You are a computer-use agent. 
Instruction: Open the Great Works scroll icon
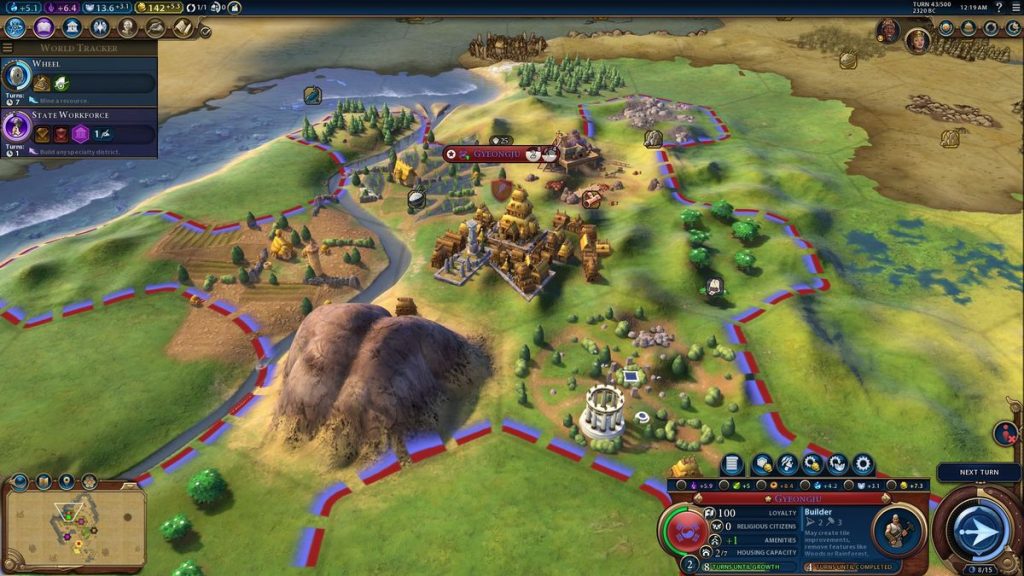(182, 28)
